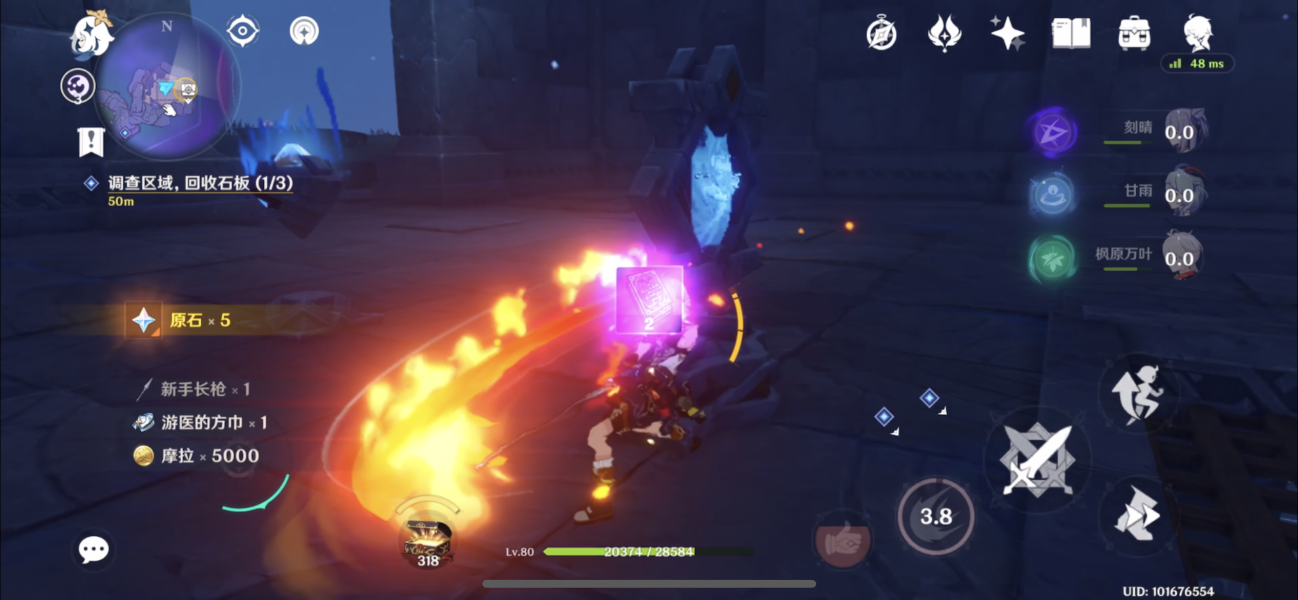Open the backpack inventory
Screen dimensions: 1298x600
(x=1134, y=34)
